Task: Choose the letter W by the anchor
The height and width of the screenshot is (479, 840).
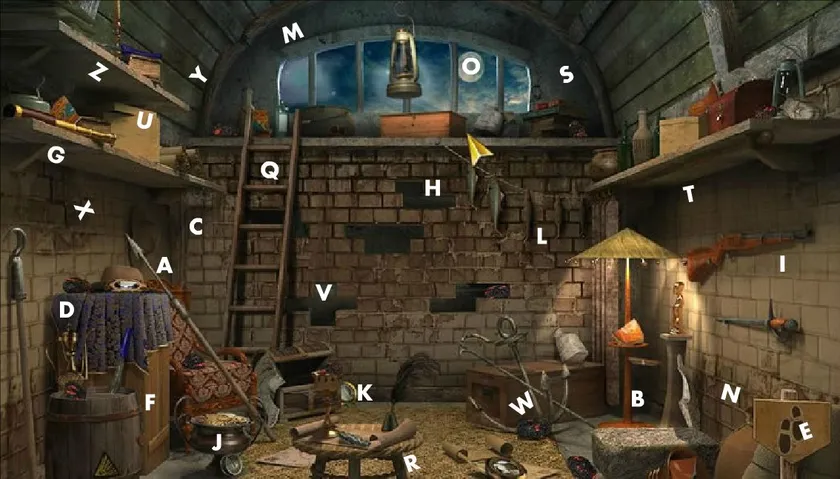Action: [522, 405]
